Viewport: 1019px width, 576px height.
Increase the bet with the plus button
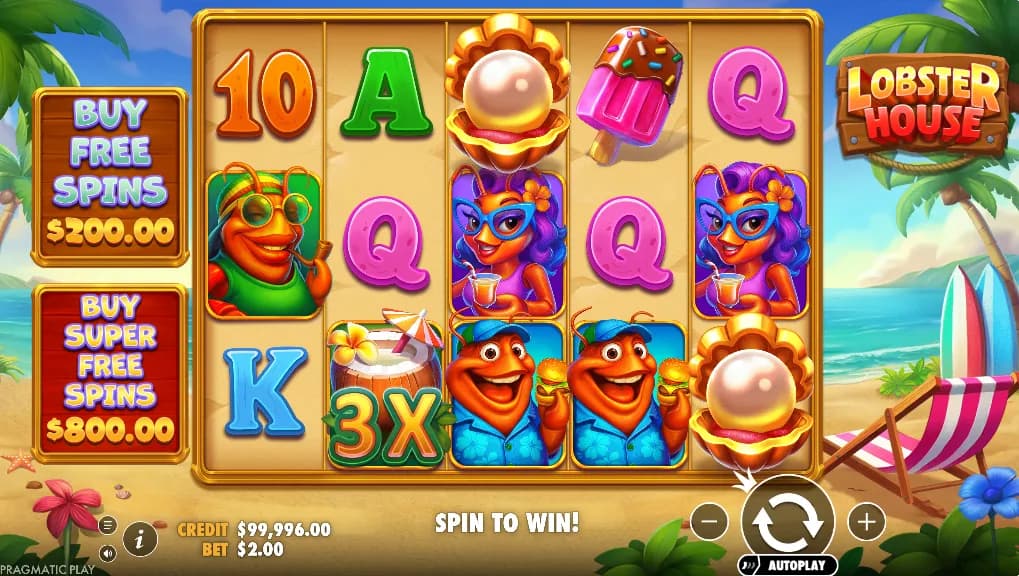866,521
